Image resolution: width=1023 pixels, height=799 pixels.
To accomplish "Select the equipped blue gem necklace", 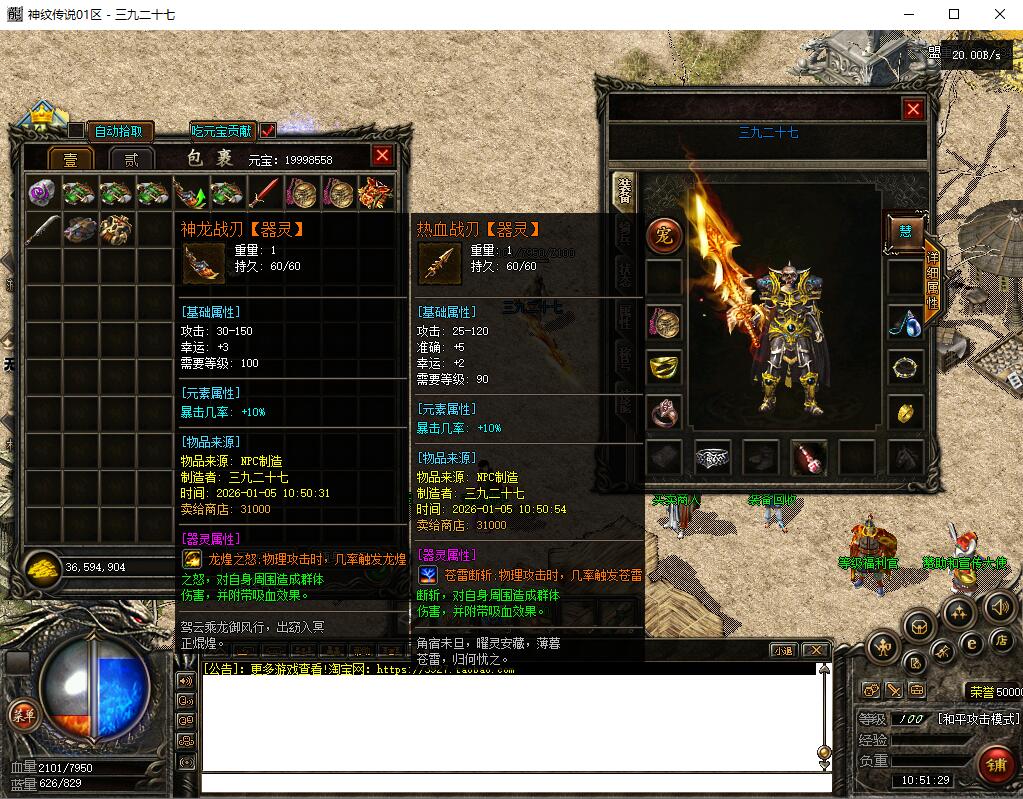I will point(905,322).
